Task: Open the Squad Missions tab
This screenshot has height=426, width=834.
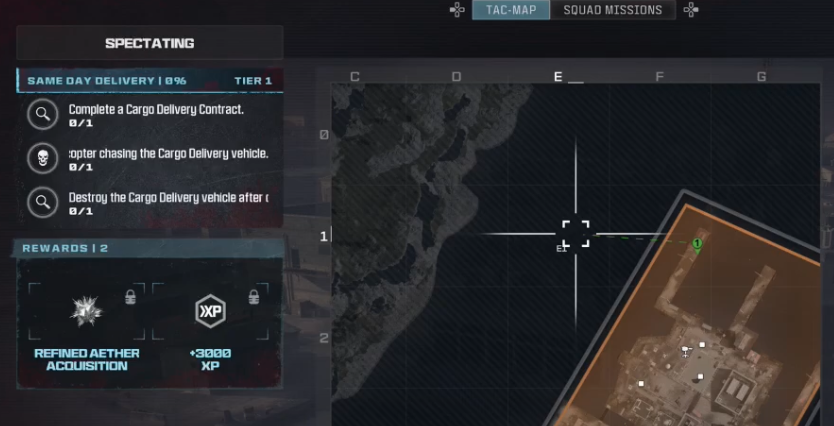Action: tap(612, 10)
